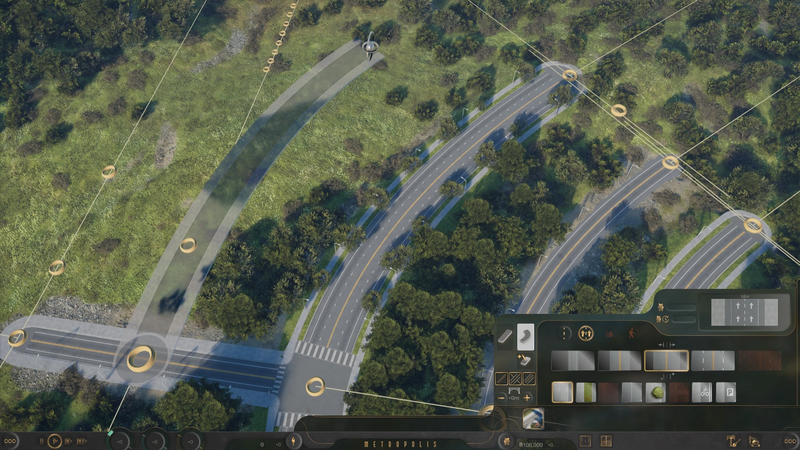
Task: Select the tree-lined road option
Action: pos(656,392)
